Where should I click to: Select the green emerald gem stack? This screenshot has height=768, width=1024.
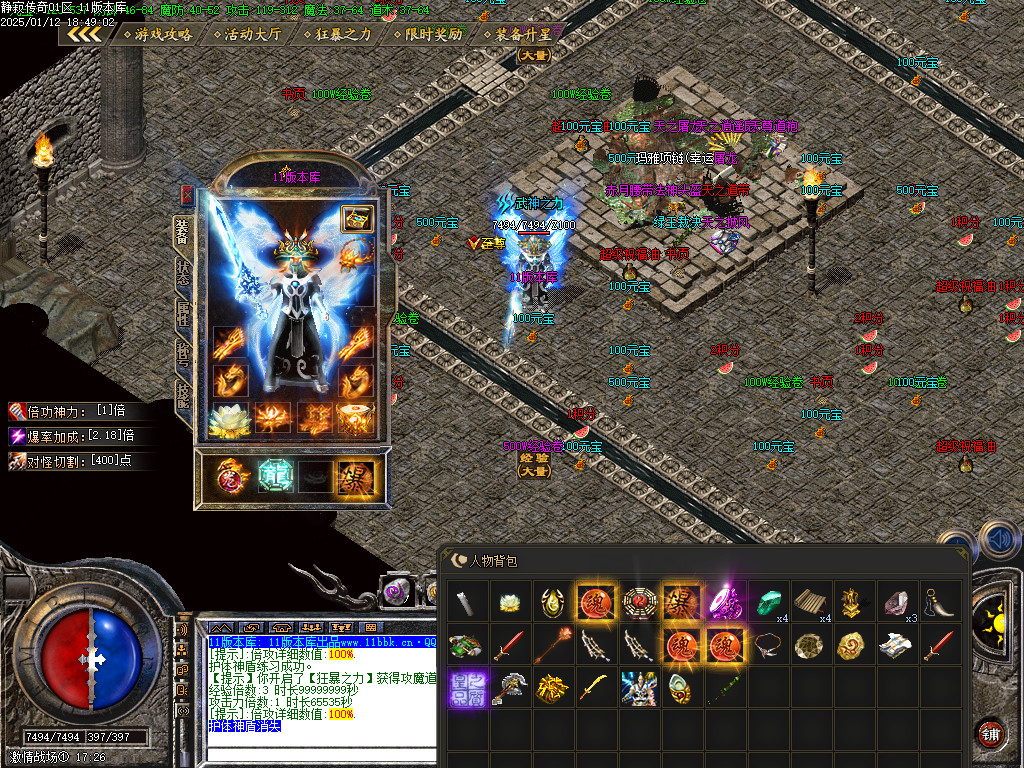[767, 602]
